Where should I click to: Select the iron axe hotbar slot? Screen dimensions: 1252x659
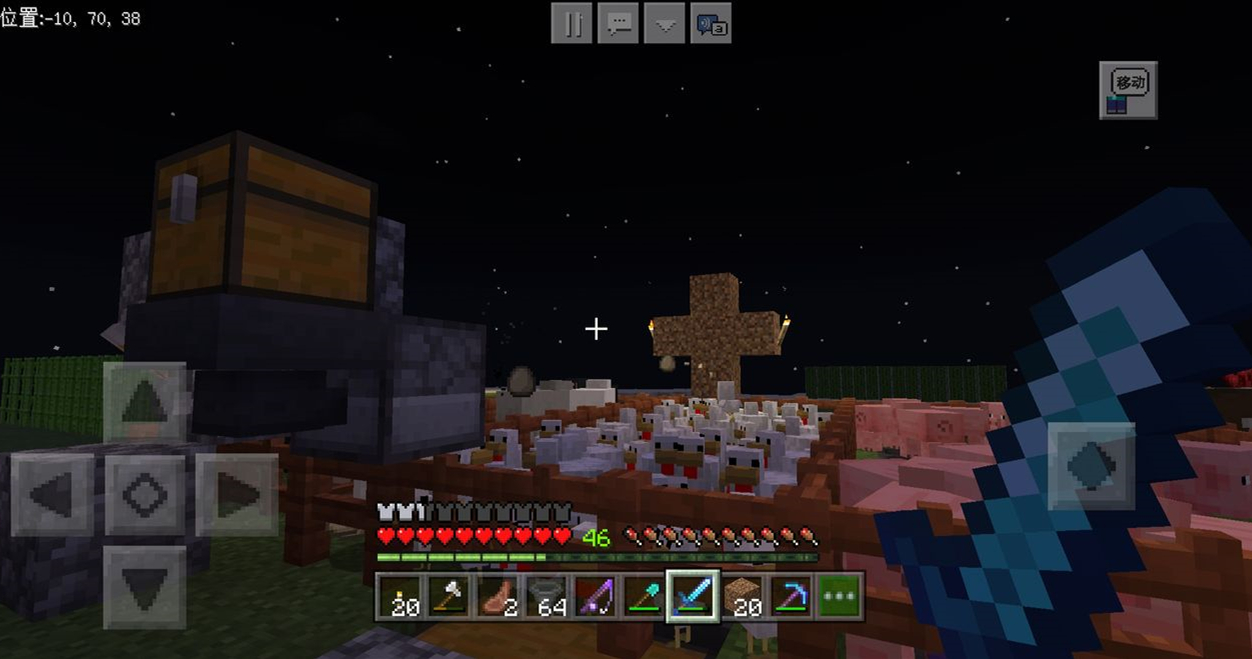click(450, 596)
